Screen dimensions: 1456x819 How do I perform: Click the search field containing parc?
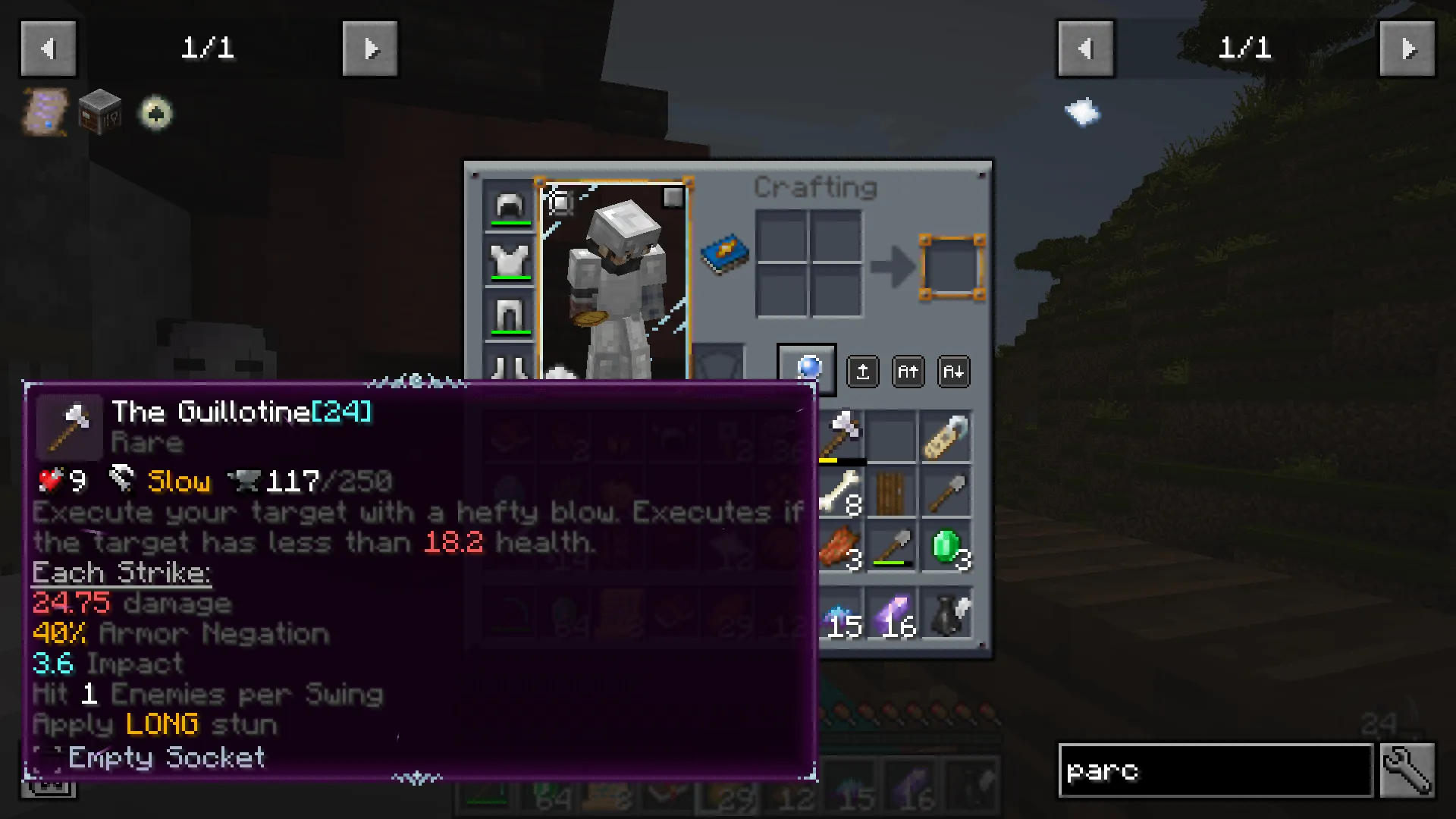pos(1213,771)
